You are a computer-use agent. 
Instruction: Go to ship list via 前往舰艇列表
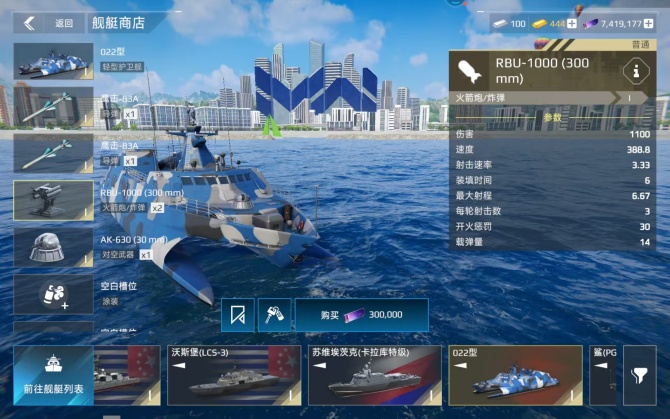click(54, 375)
